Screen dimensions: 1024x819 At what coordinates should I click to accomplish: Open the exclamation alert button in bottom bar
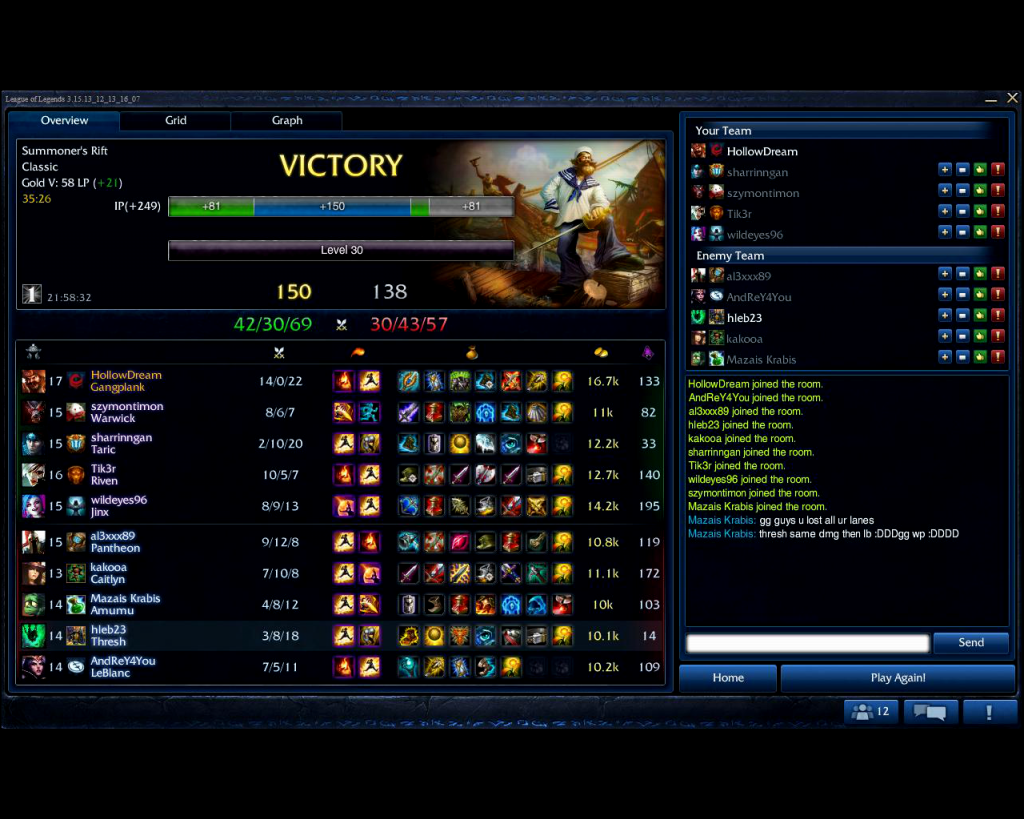coord(989,712)
